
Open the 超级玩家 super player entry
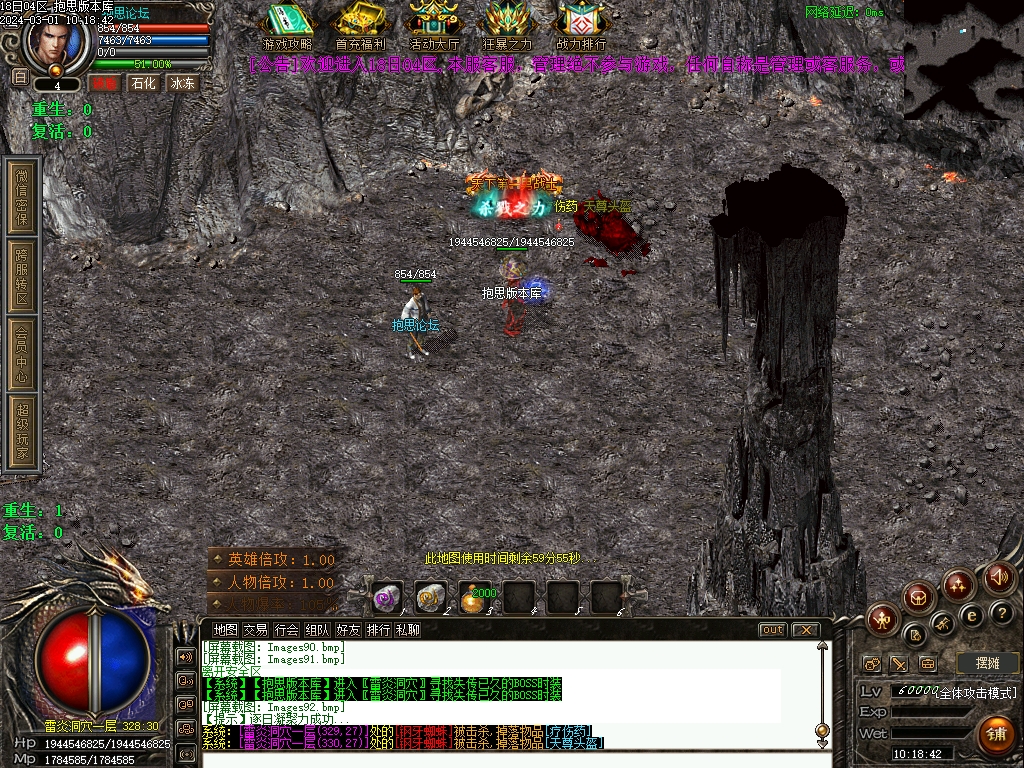pyautogui.click(x=22, y=433)
